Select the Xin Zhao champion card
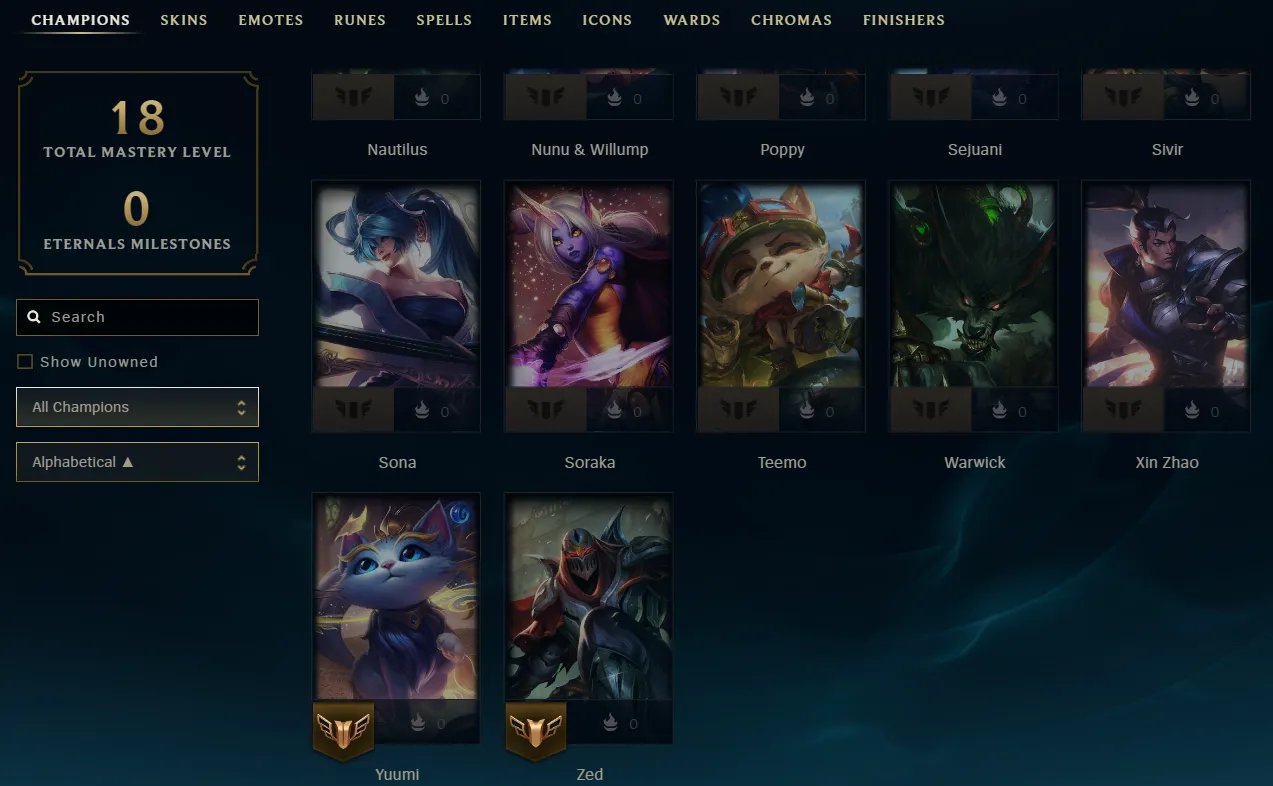 1166,290
